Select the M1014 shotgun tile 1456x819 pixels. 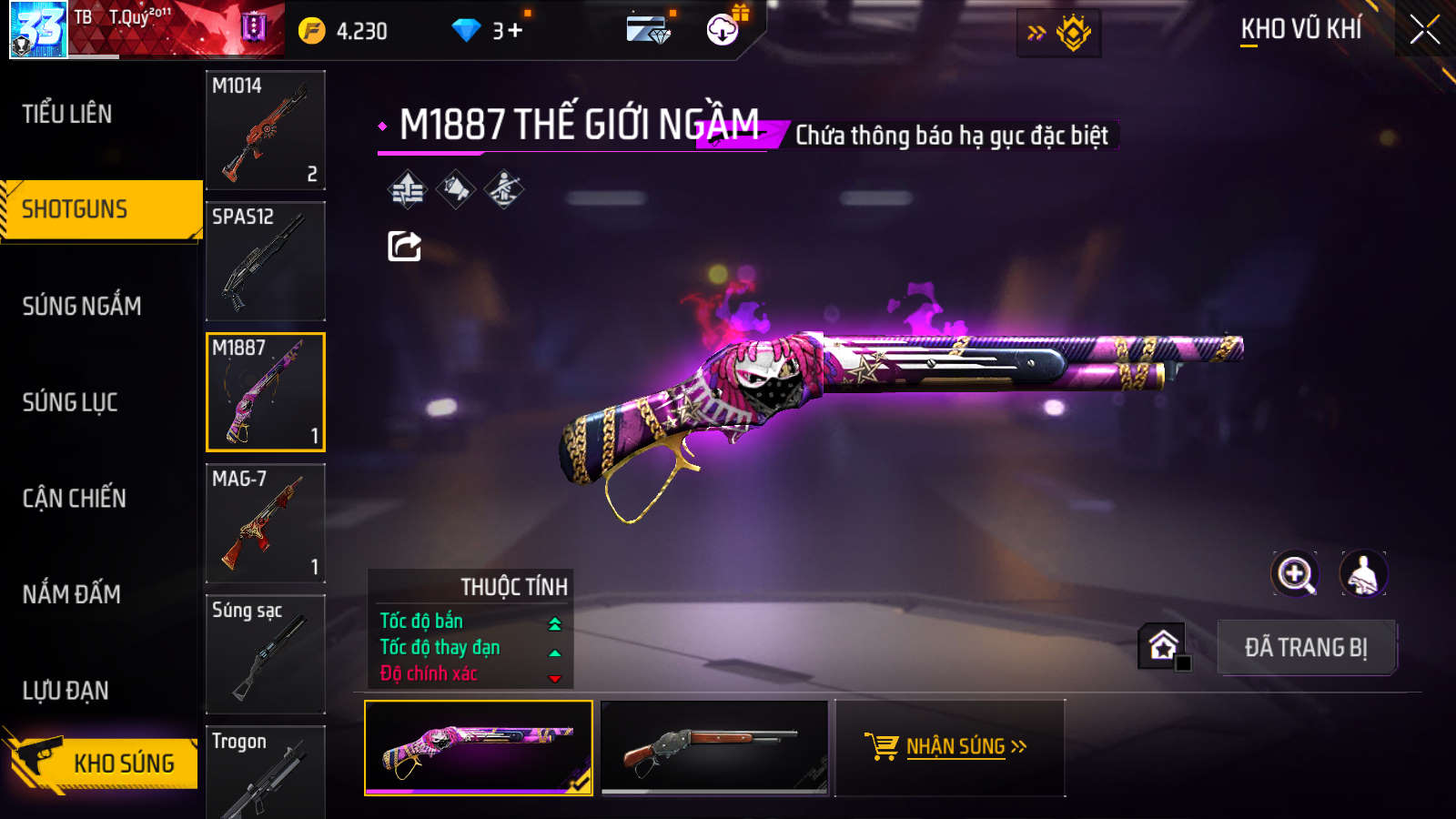pos(265,130)
